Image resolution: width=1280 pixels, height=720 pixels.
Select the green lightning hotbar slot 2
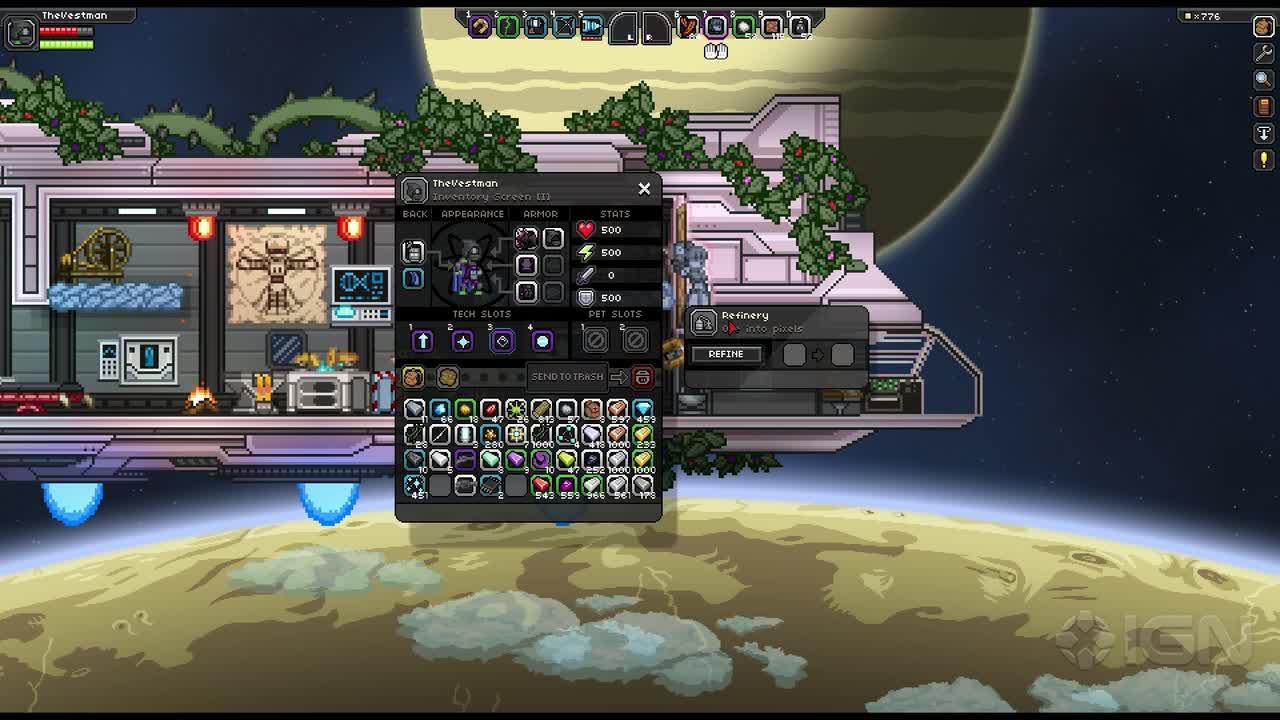(507, 27)
